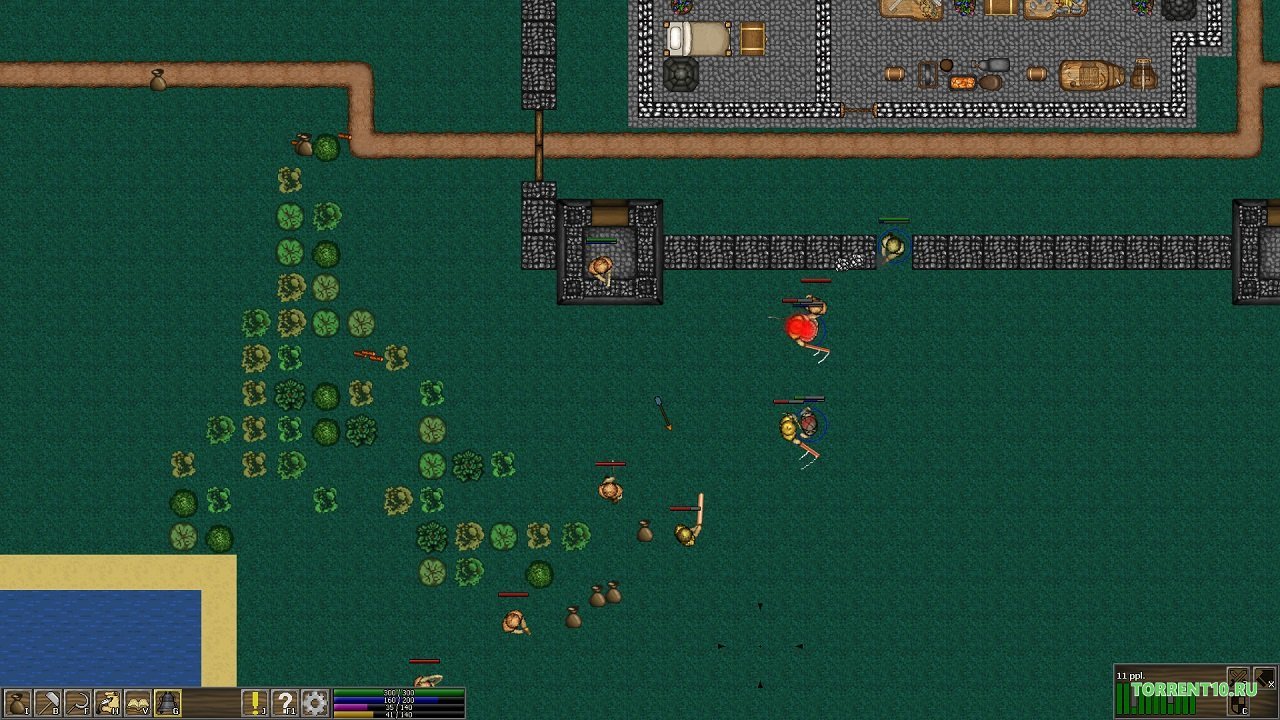
Task: Activate the sickle harvest button
Action: point(77,703)
